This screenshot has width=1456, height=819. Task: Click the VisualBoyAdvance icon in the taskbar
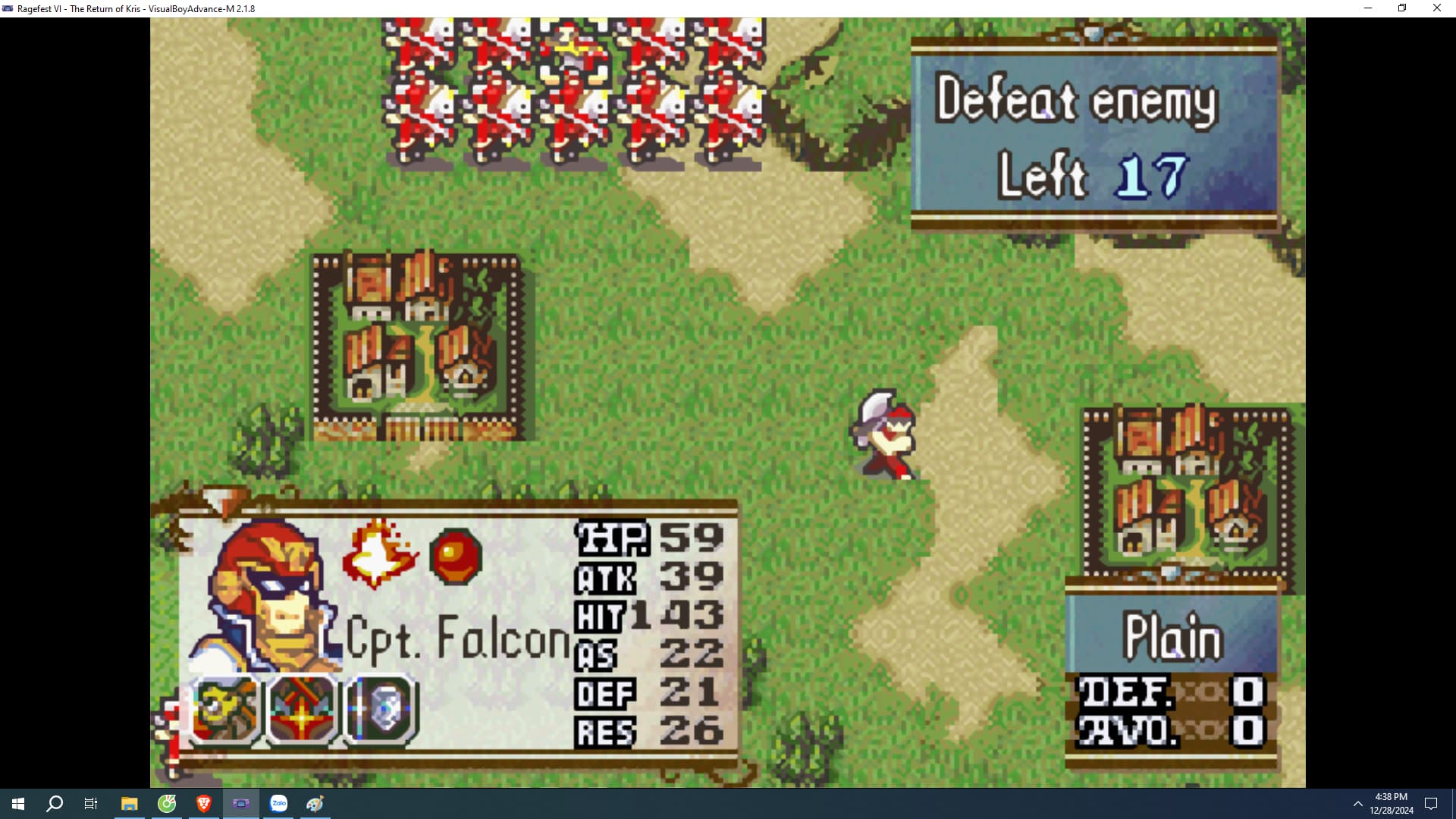(x=241, y=804)
